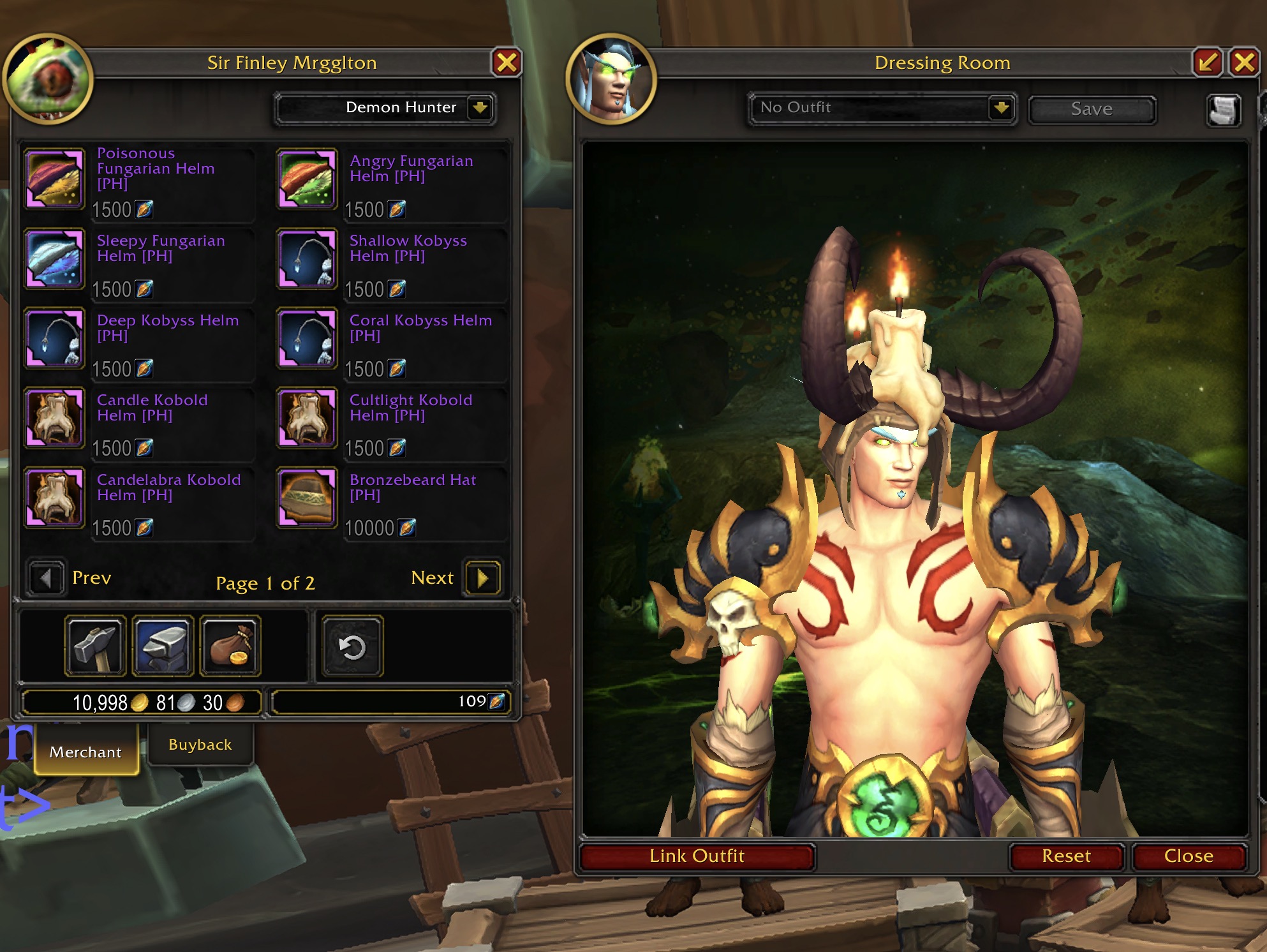The width and height of the screenshot is (1267, 952).
Task: Choose the Angry Fungarian Helm item
Action: [x=307, y=179]
